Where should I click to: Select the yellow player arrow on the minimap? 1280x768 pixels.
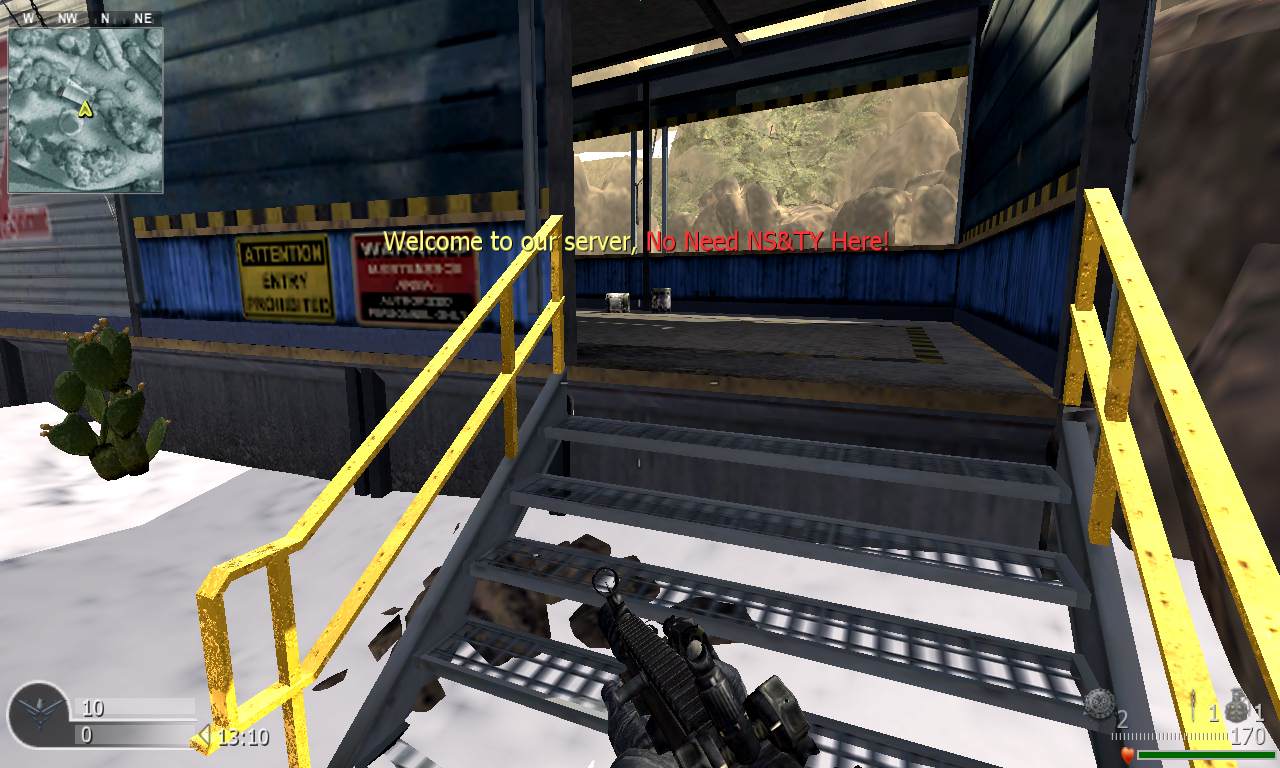pos(86,107)
